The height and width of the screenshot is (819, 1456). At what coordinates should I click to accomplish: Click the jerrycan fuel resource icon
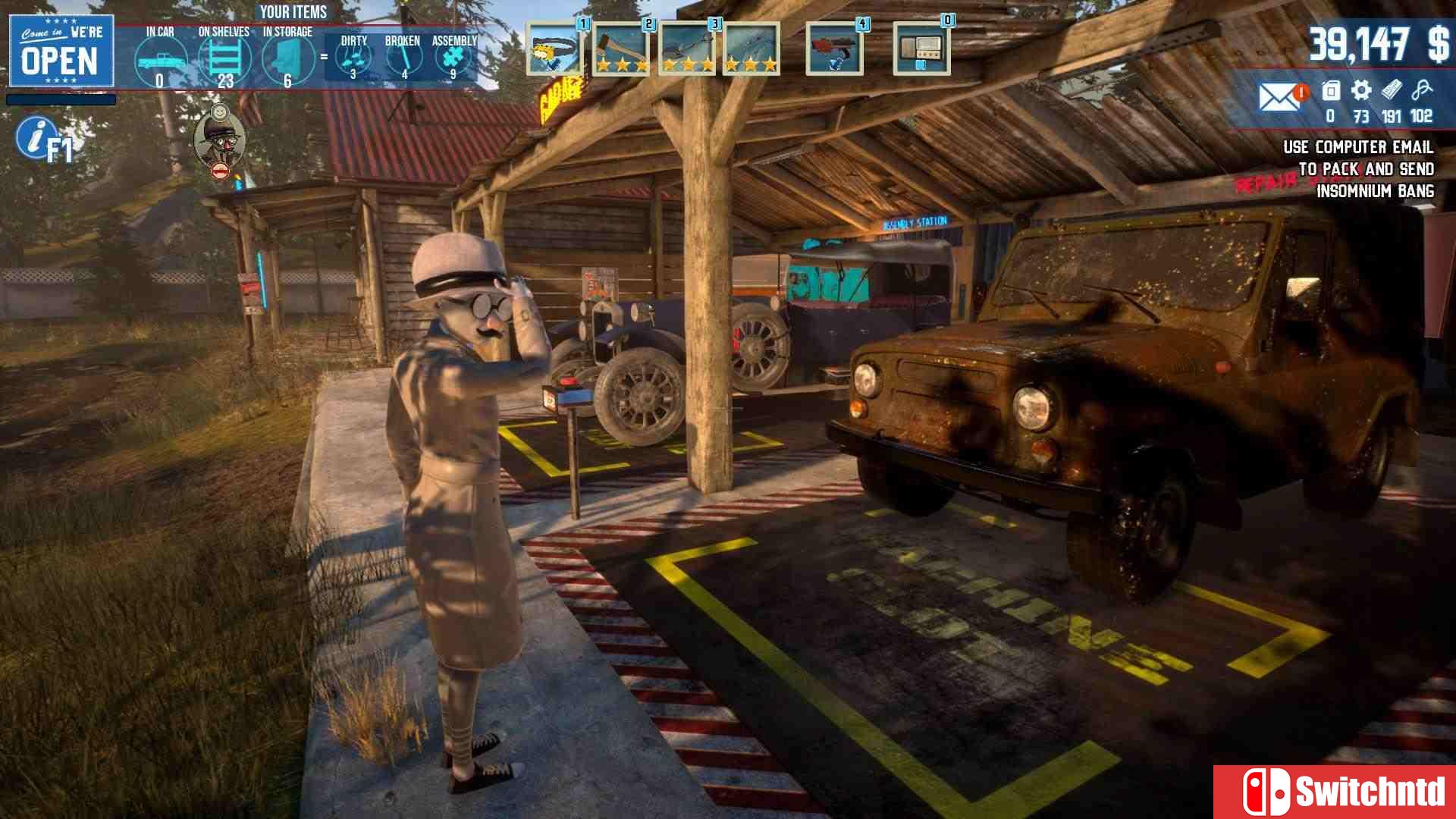point(1331,91)
